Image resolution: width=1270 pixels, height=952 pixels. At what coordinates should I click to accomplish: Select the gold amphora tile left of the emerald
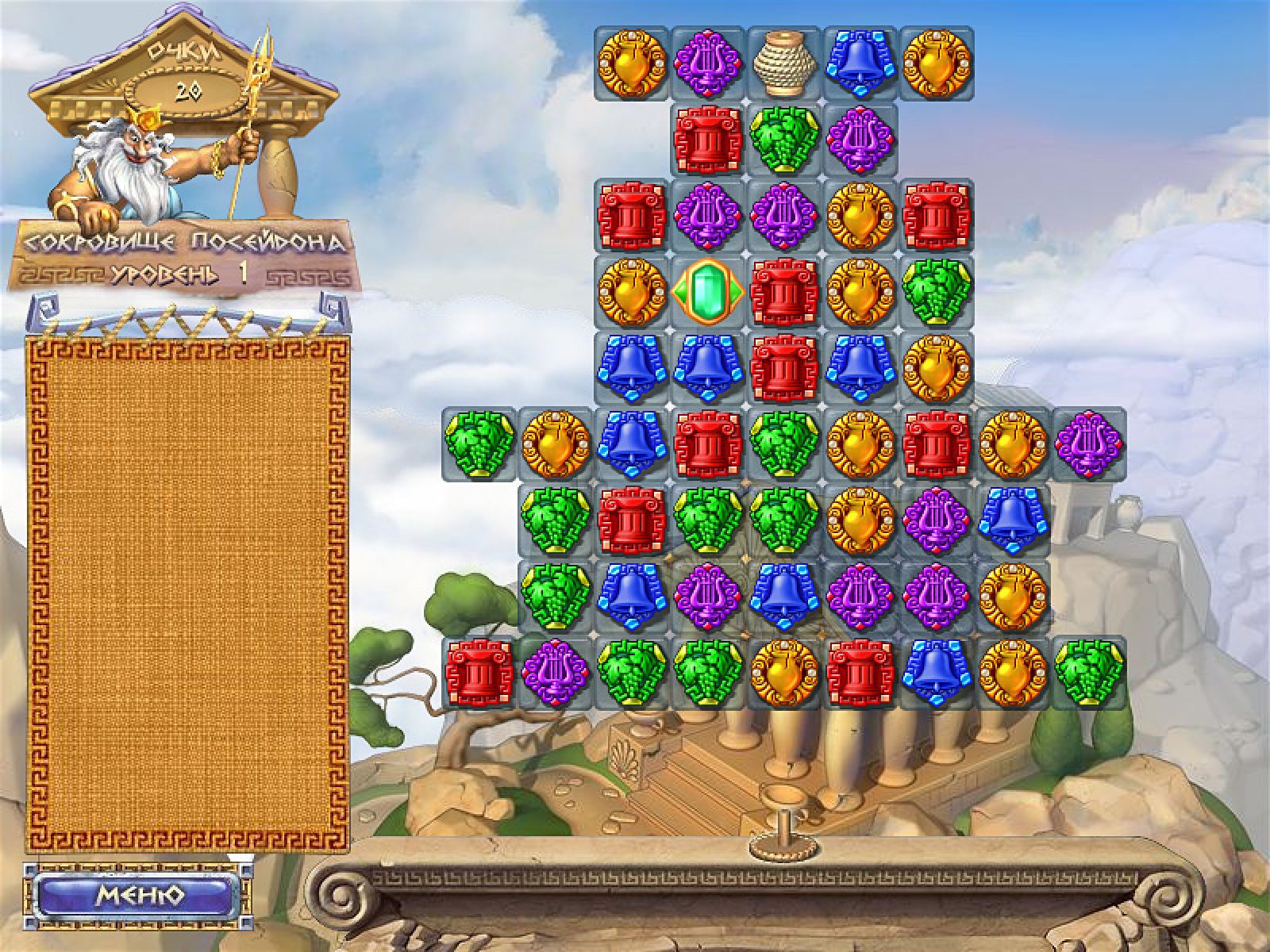tap(632, 293)
